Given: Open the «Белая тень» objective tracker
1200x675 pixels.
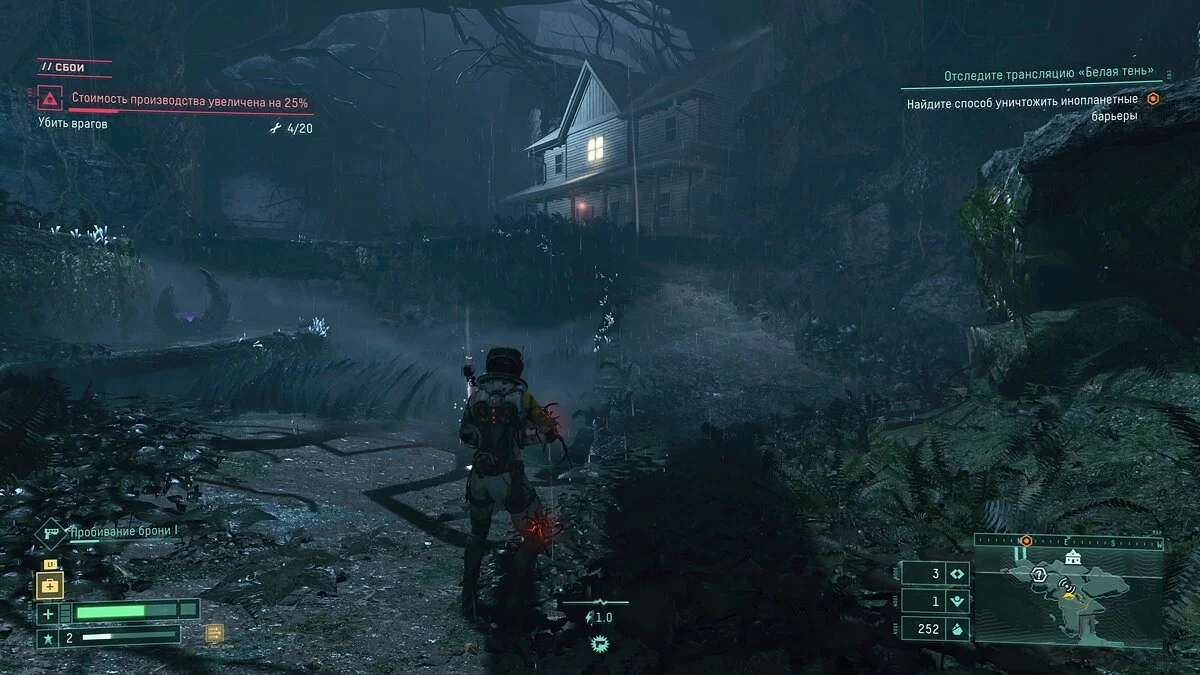Looking at the screenshot, I should pyautogui.click(x=1054, y=76).
